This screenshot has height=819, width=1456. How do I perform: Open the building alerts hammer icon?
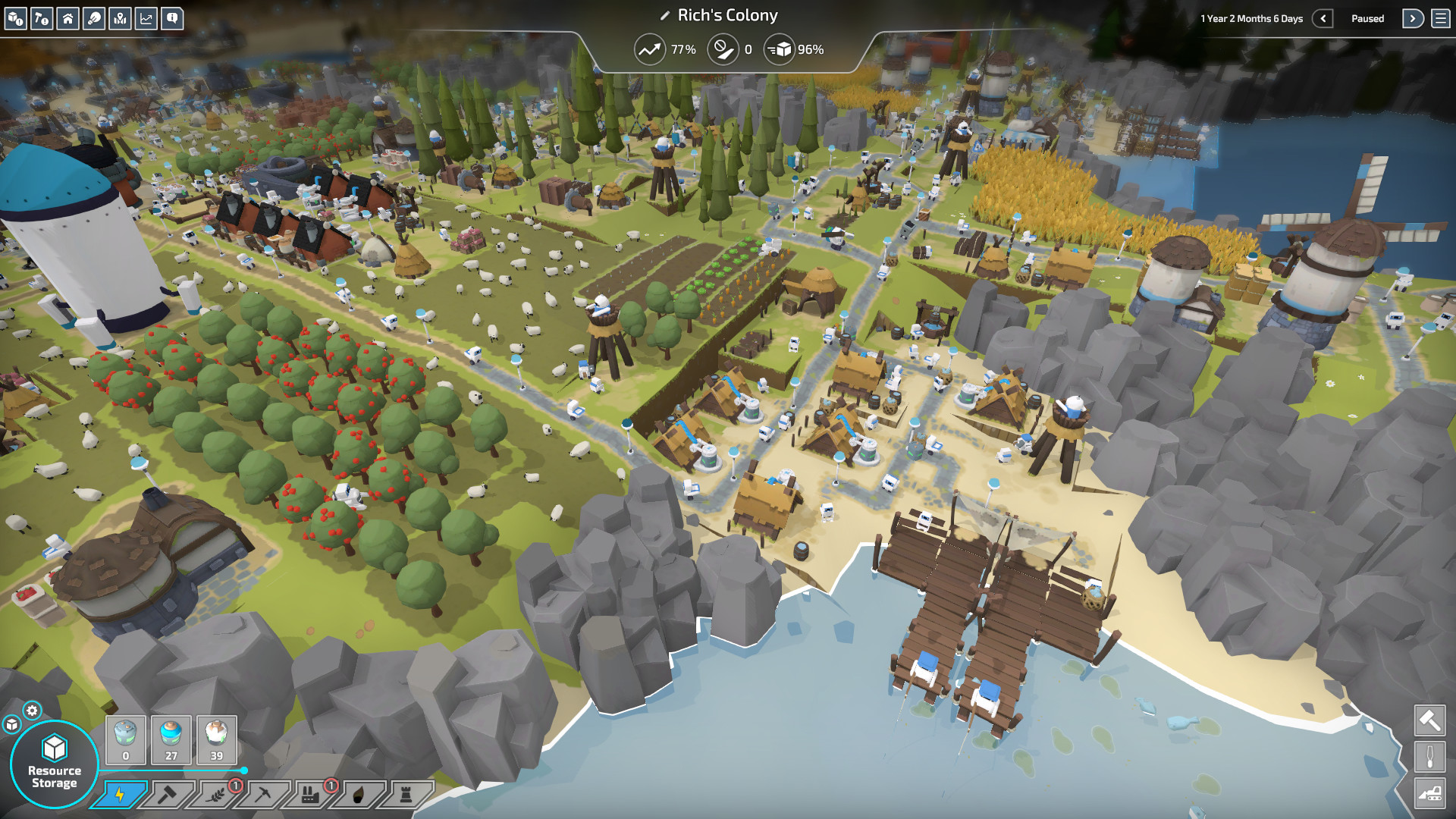tap(42, 18)
